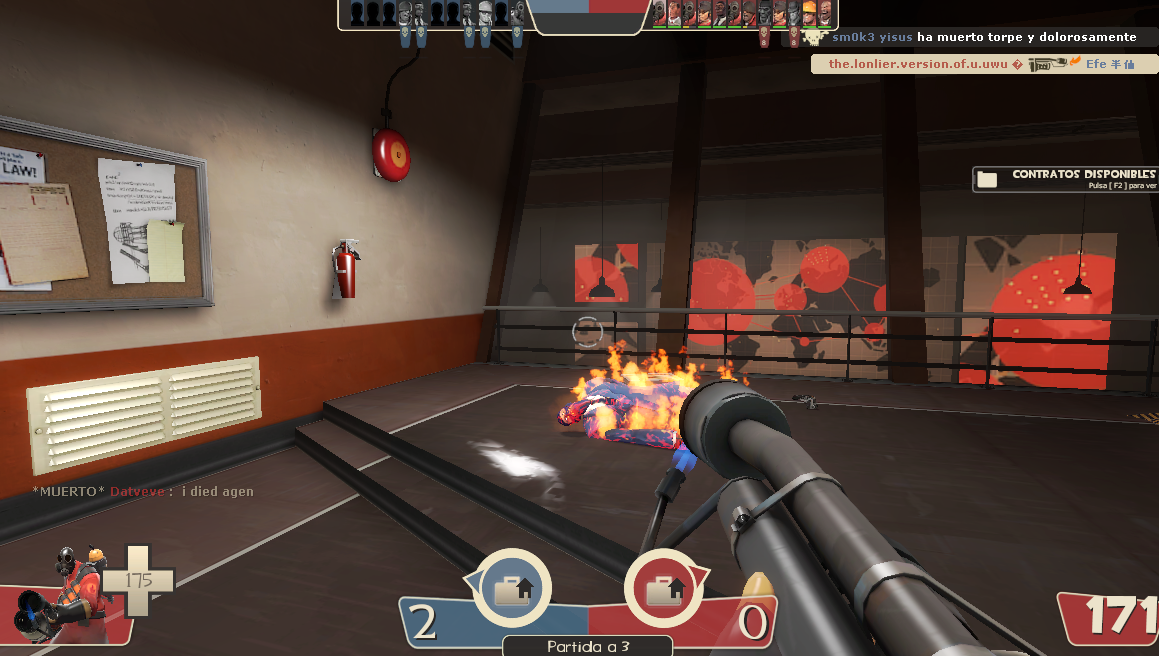Image resolution: width=1159 pixels, height=656 pixels.
Task: Click the Engineer hard hat portrait in red roster
Action: (809, 12)
